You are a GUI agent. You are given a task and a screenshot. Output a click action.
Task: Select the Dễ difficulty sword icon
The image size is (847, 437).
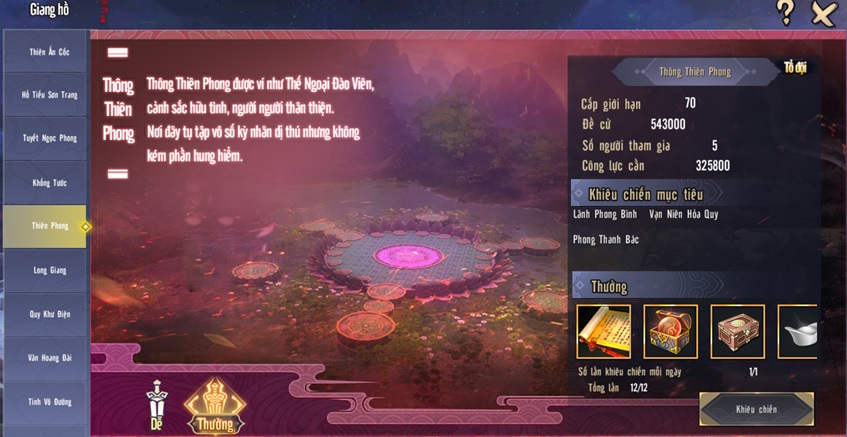pyautogui.click(x=156, y=406)
